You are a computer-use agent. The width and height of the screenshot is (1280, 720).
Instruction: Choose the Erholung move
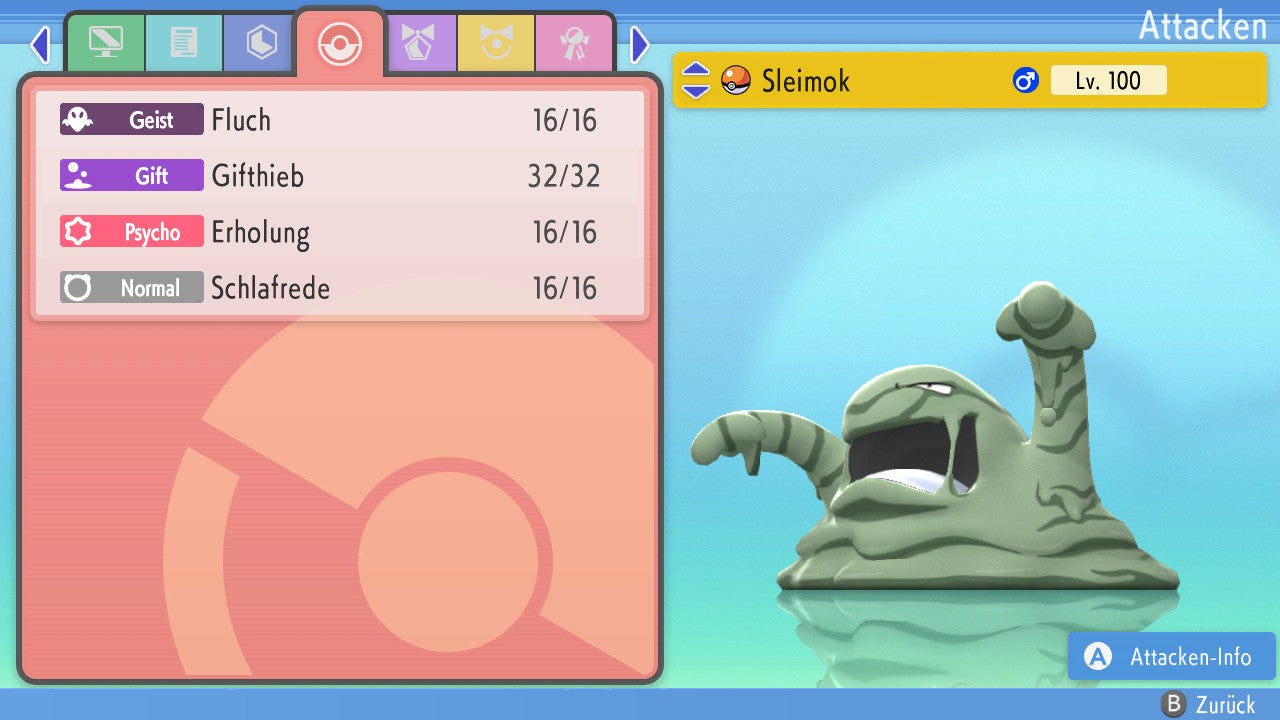click(340, 232)
